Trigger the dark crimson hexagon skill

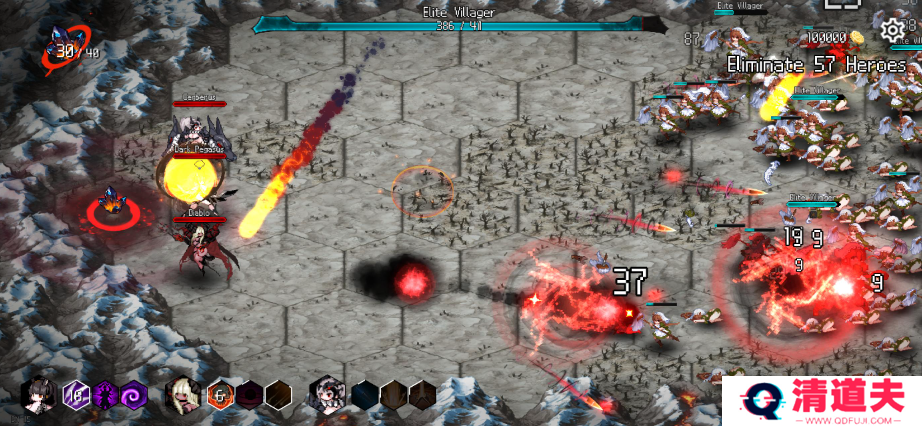249,395
